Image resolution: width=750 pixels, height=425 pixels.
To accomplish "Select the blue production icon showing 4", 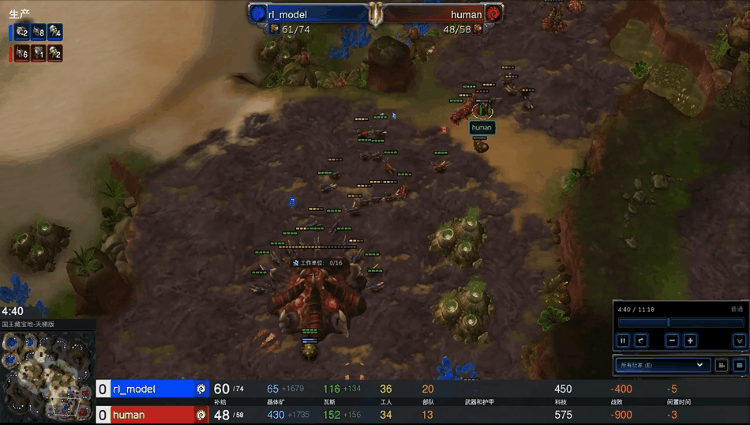I will [x=55, y=32].
